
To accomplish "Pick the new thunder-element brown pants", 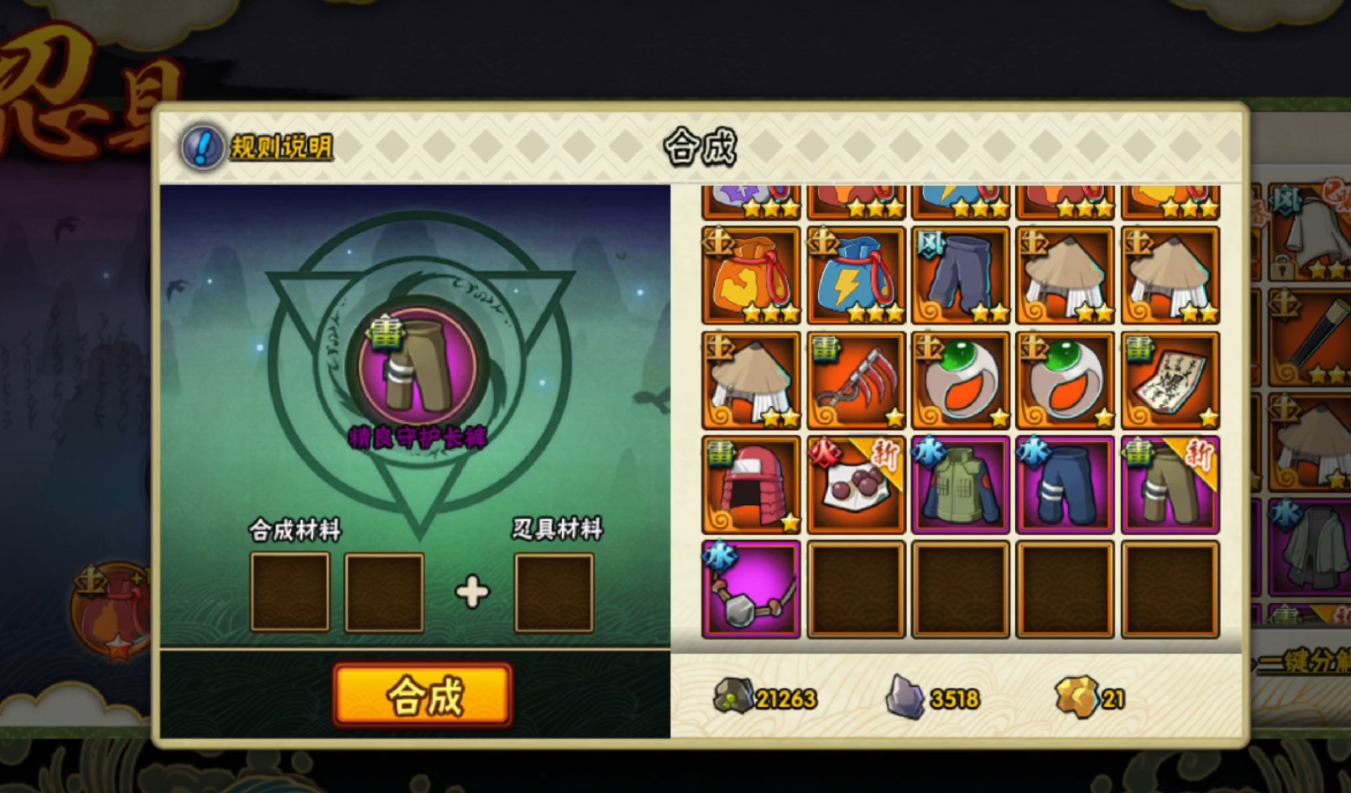I will 1170,485.
